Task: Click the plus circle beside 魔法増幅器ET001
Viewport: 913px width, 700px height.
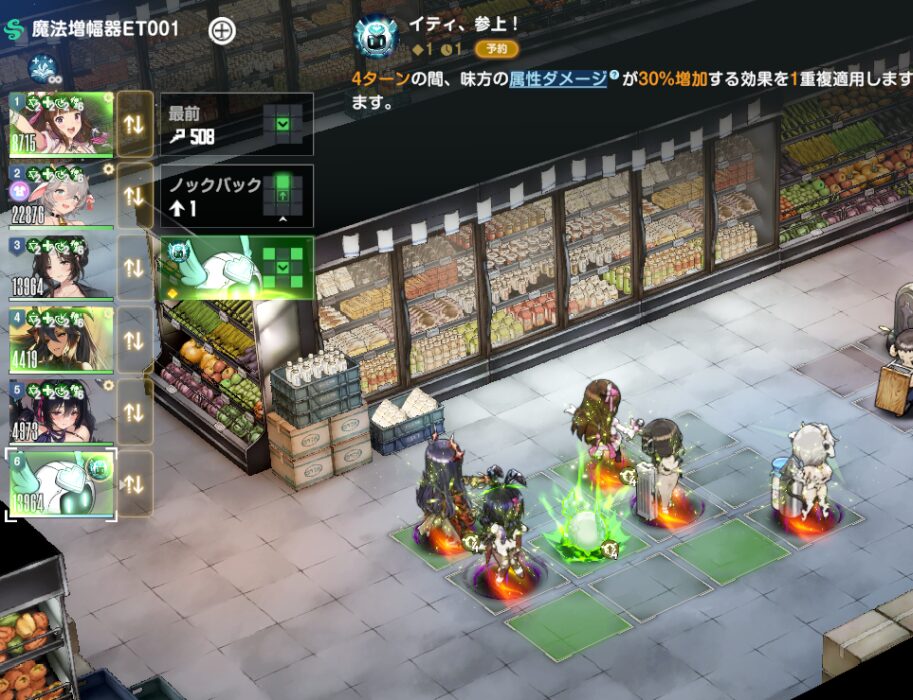Action: 222,30
